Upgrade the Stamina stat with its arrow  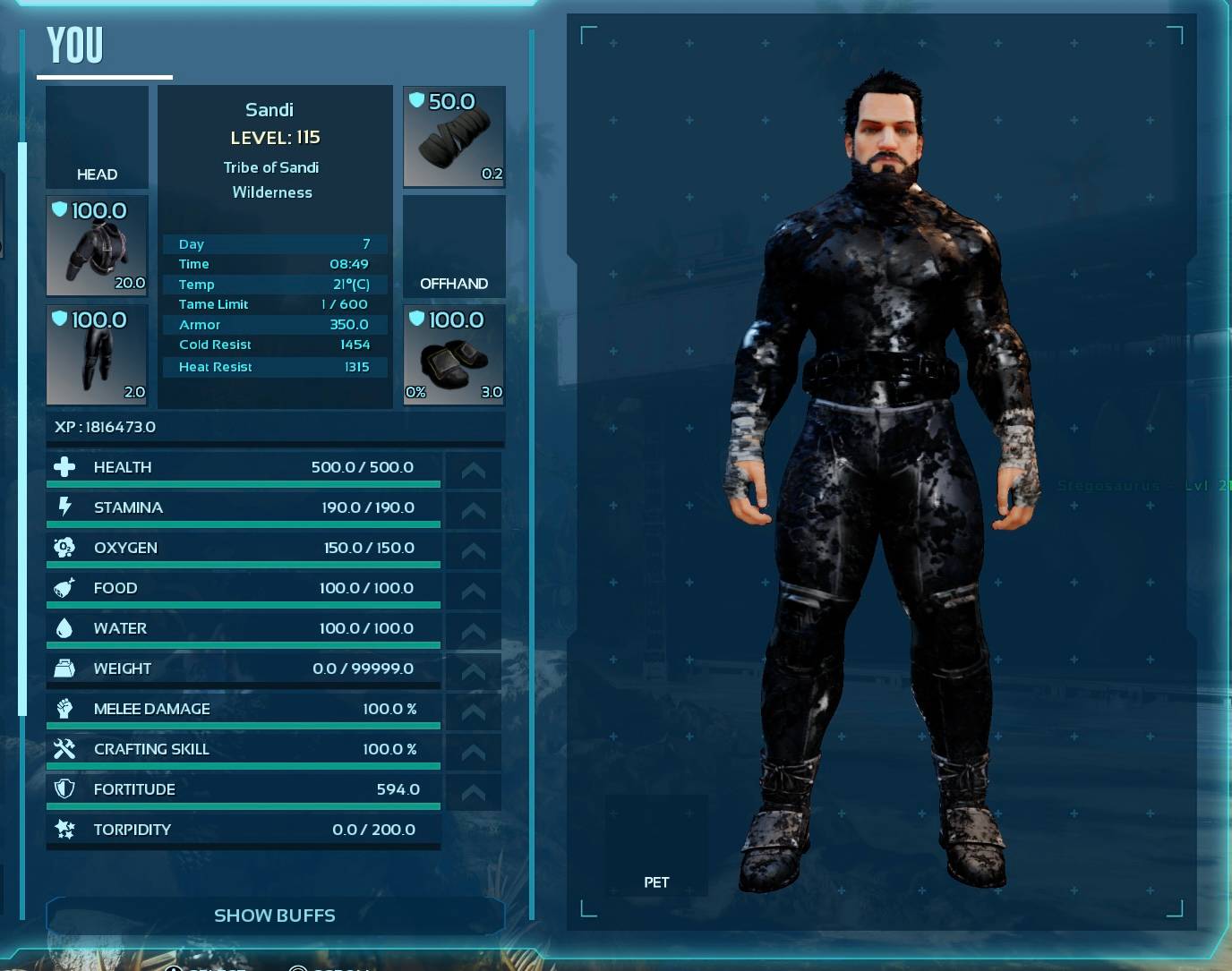coord(473,510)
